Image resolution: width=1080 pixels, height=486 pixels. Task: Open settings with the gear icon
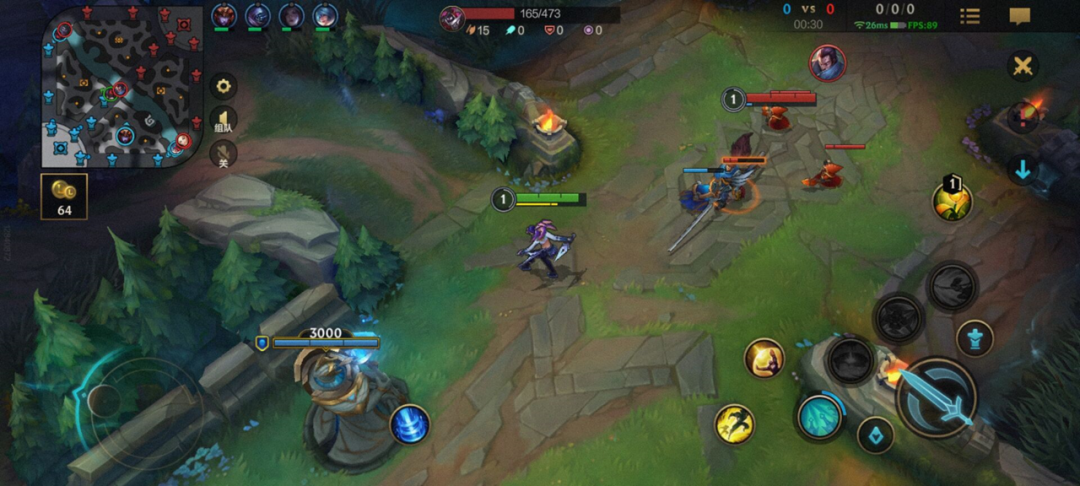pyautogui.click(x=223, y=86)
